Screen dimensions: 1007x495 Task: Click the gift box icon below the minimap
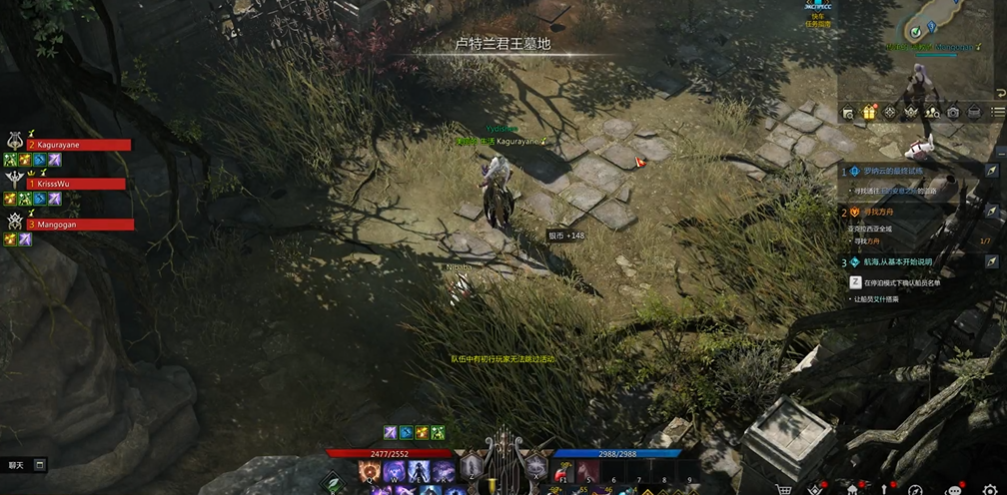click(x=869, y=113)
